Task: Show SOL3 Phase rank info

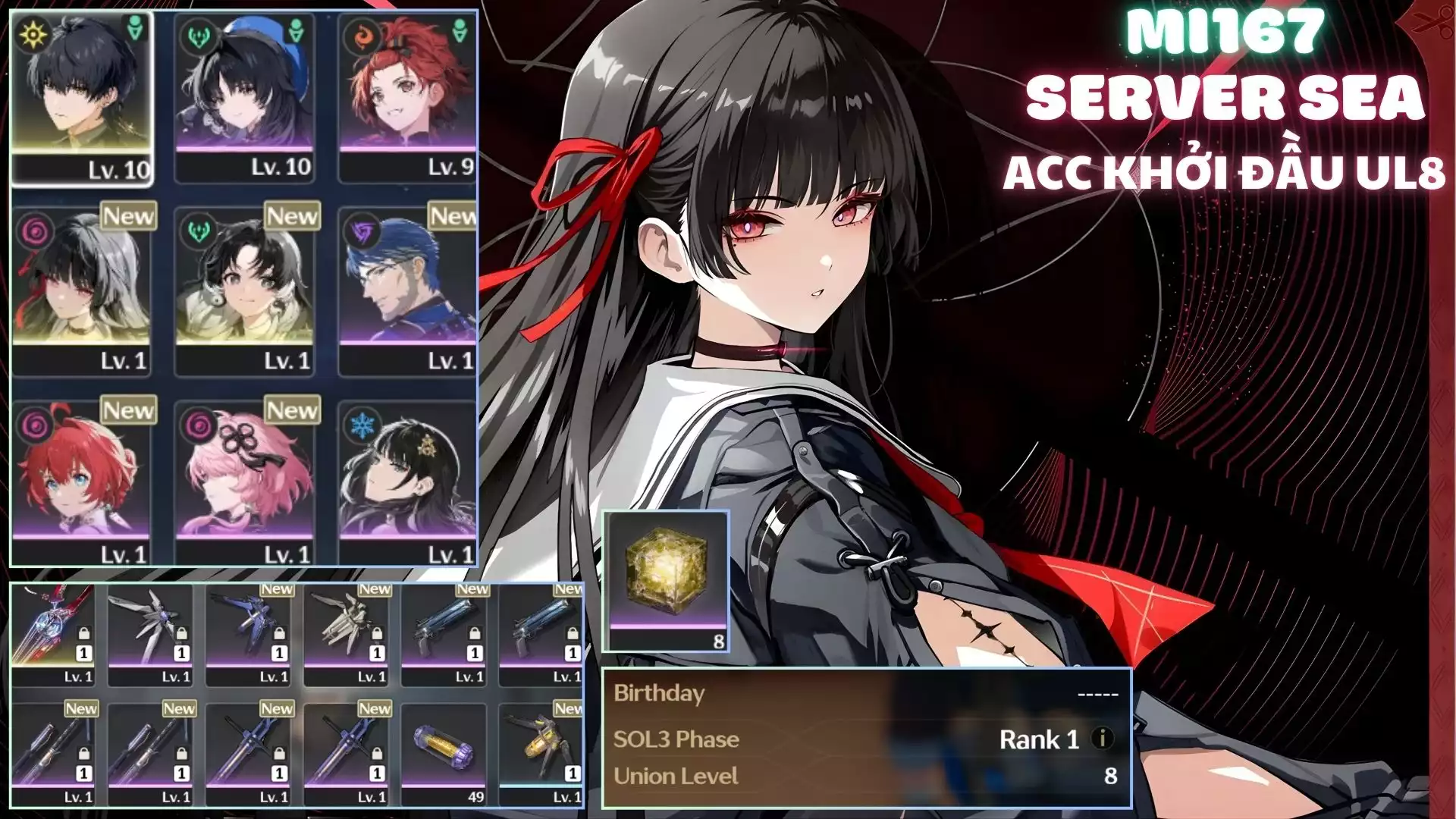Action: coord(1102,738)
